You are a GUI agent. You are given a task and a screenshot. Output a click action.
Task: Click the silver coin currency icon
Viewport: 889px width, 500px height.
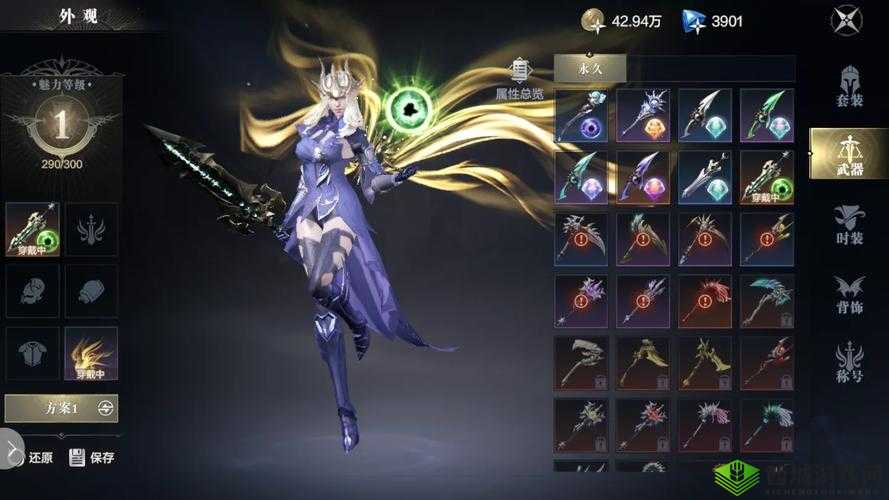594,20
